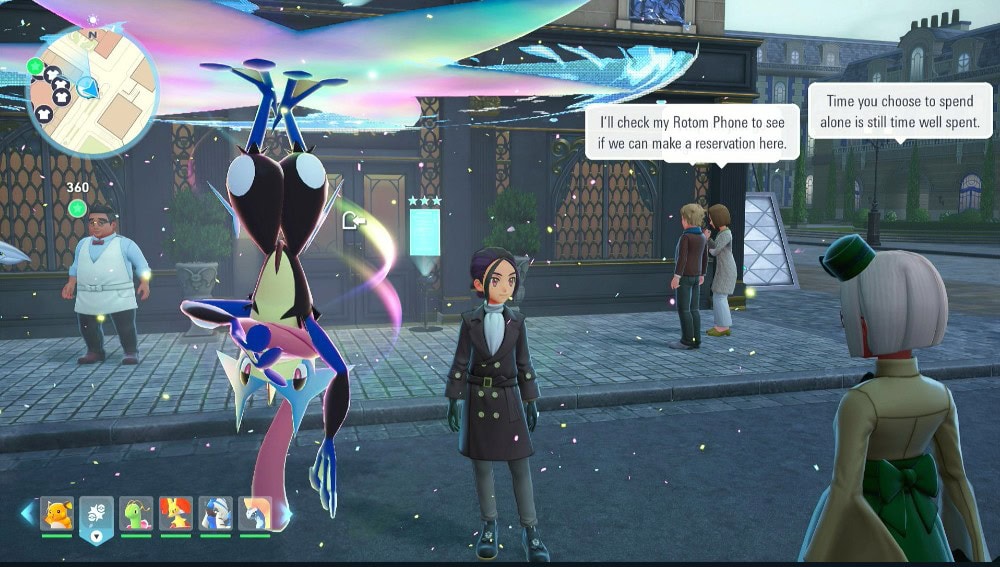The width and height of the screenshot is (1000, 567).
Task: Select Meganium in the party bar
Action: click(x=136, y=514)
